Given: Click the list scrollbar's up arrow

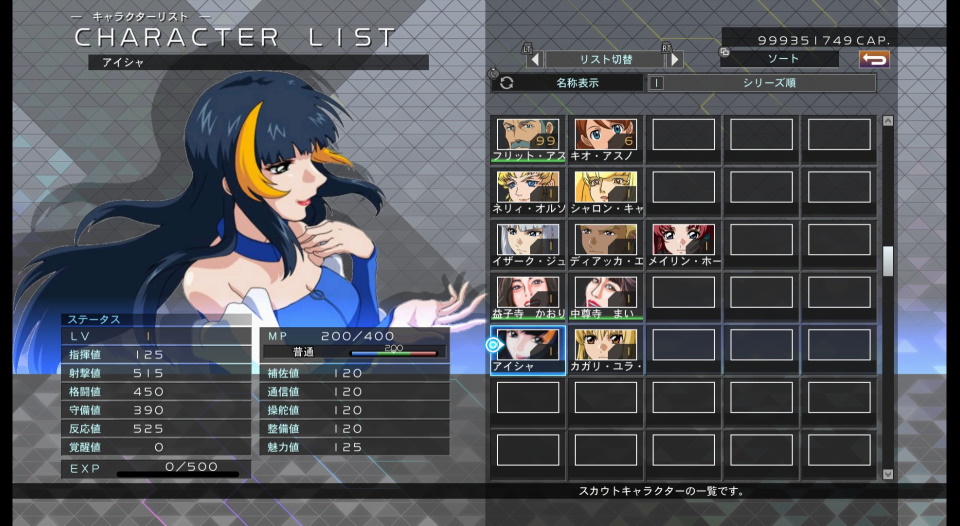Looking at the screenshot, I should 888,122.
